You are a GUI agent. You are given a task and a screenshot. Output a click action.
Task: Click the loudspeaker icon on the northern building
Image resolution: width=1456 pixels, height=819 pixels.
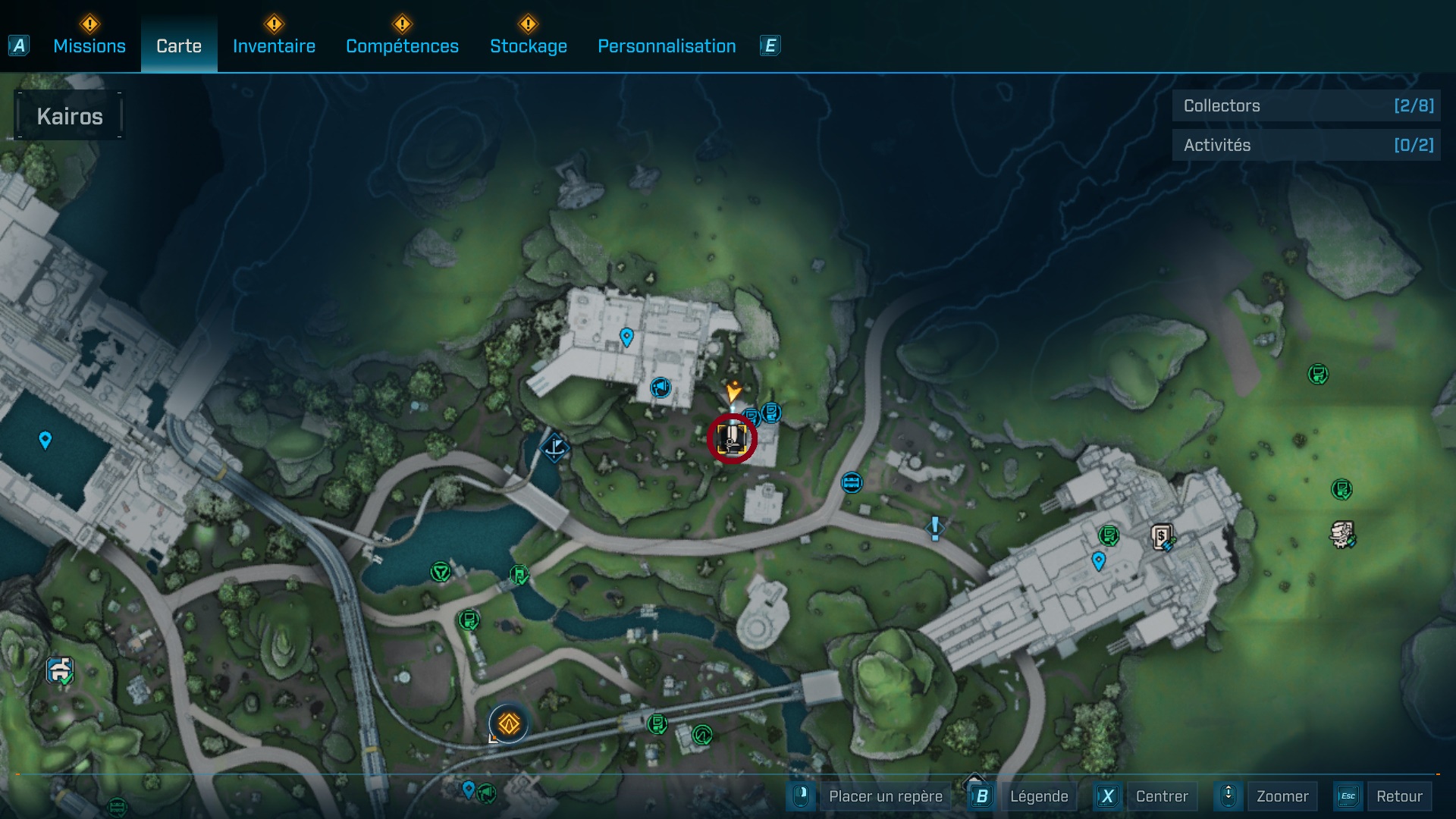(659, 388)
